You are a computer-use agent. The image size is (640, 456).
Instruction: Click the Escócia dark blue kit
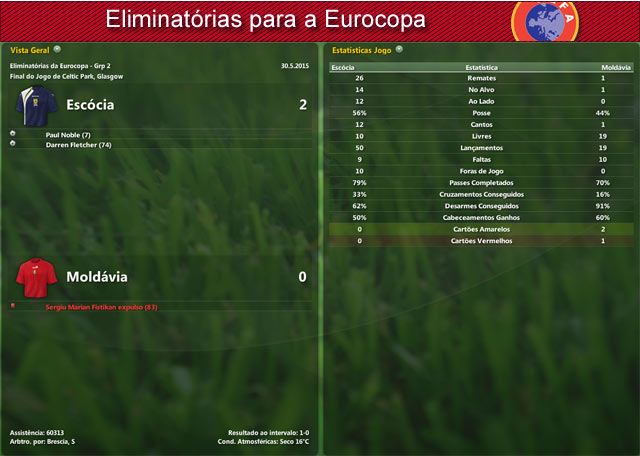pyautogui.click(x=38, y=104)
